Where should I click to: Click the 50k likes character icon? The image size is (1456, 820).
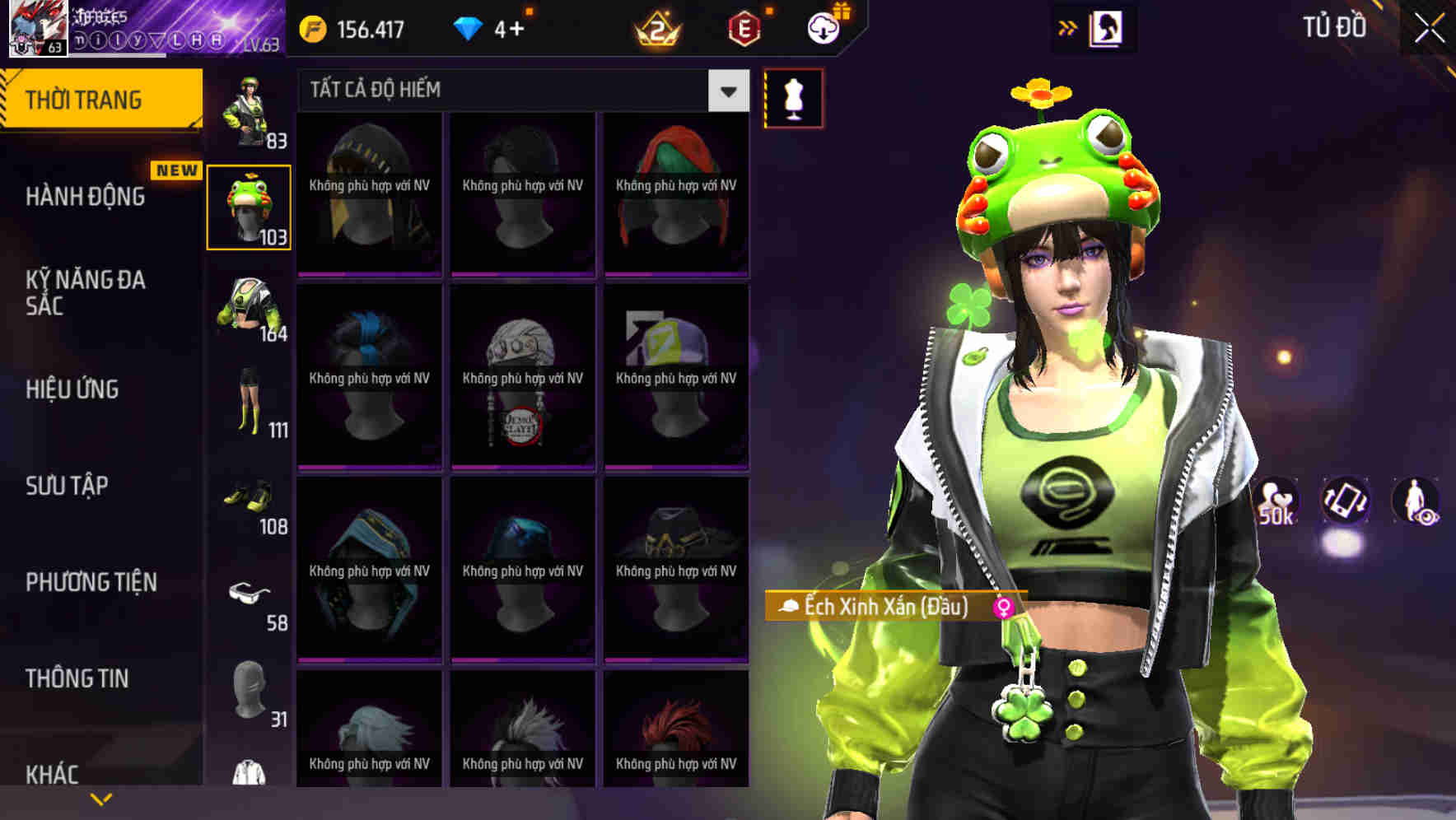[x=1276, y=502]
